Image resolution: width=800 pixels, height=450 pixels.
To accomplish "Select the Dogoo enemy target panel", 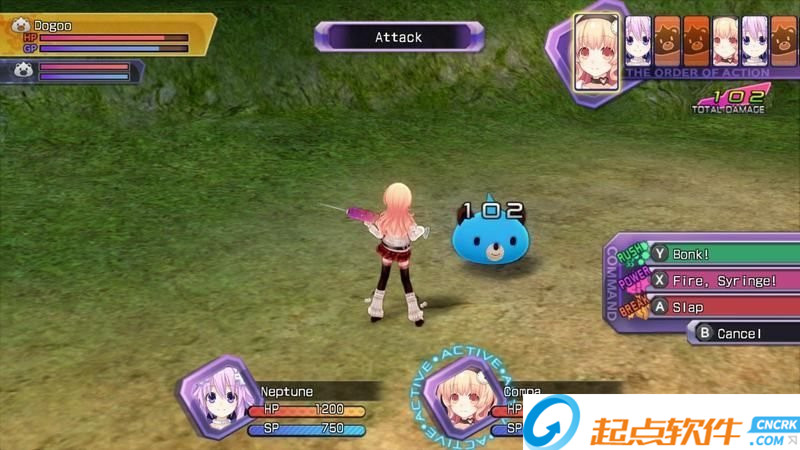I will point(108,34).
